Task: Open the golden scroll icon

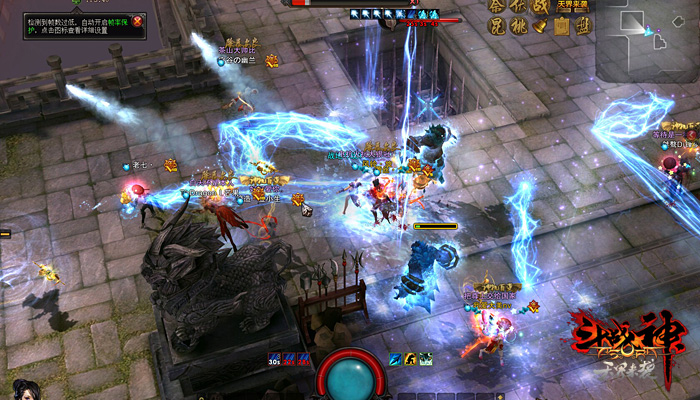Action: (563, 27)
